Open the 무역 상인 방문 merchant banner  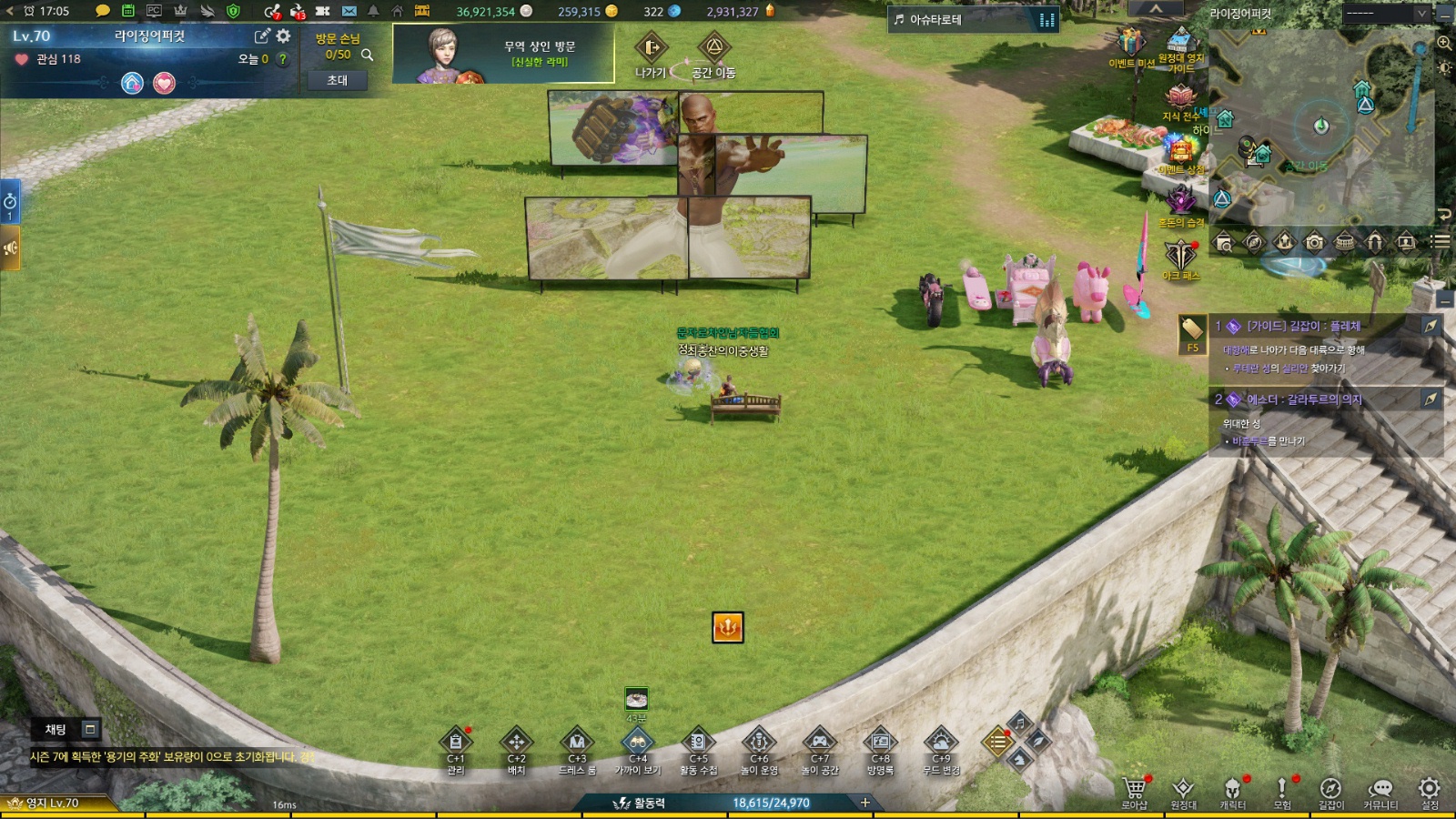tap(503, 54)
